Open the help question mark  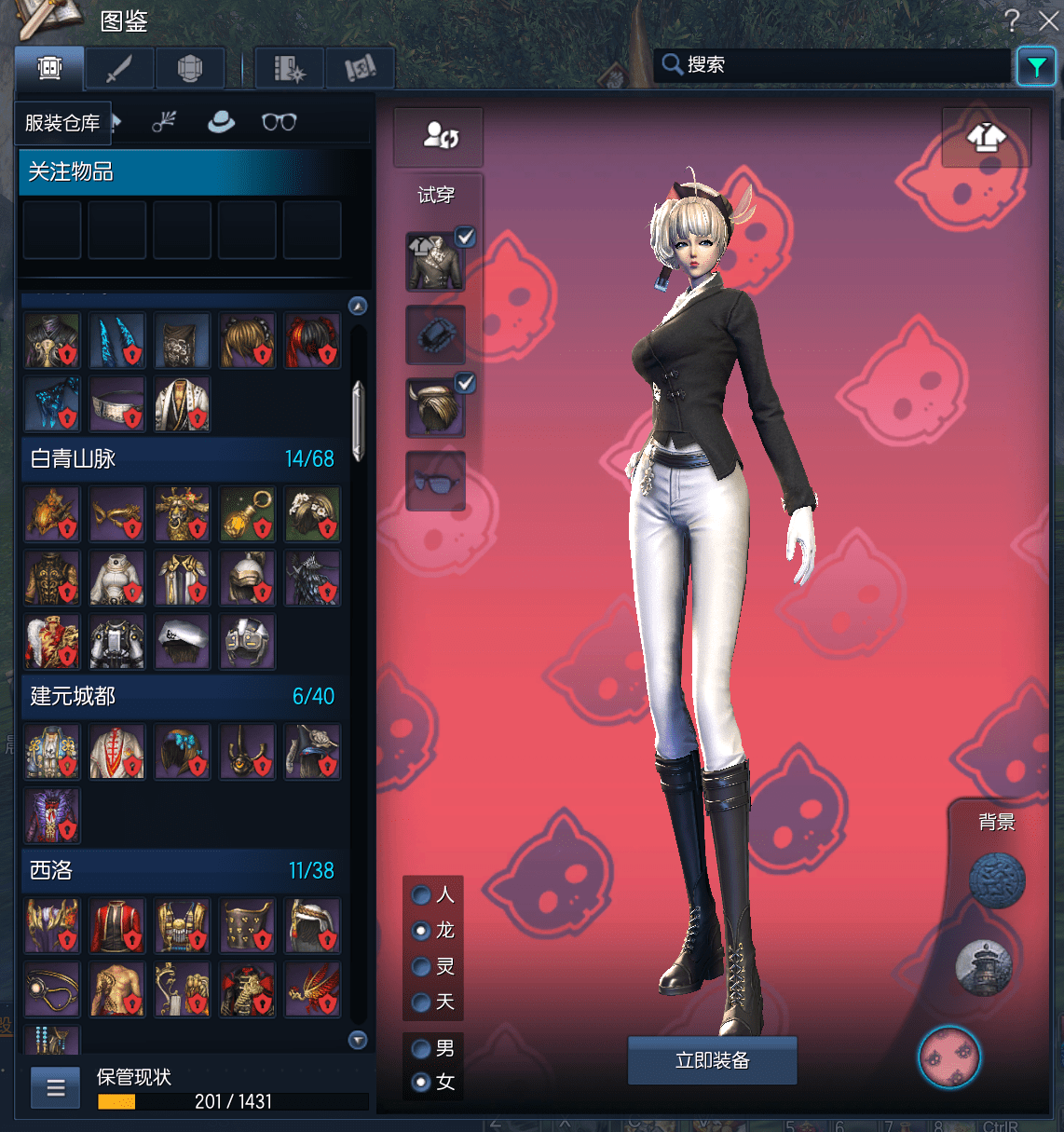1012,20
